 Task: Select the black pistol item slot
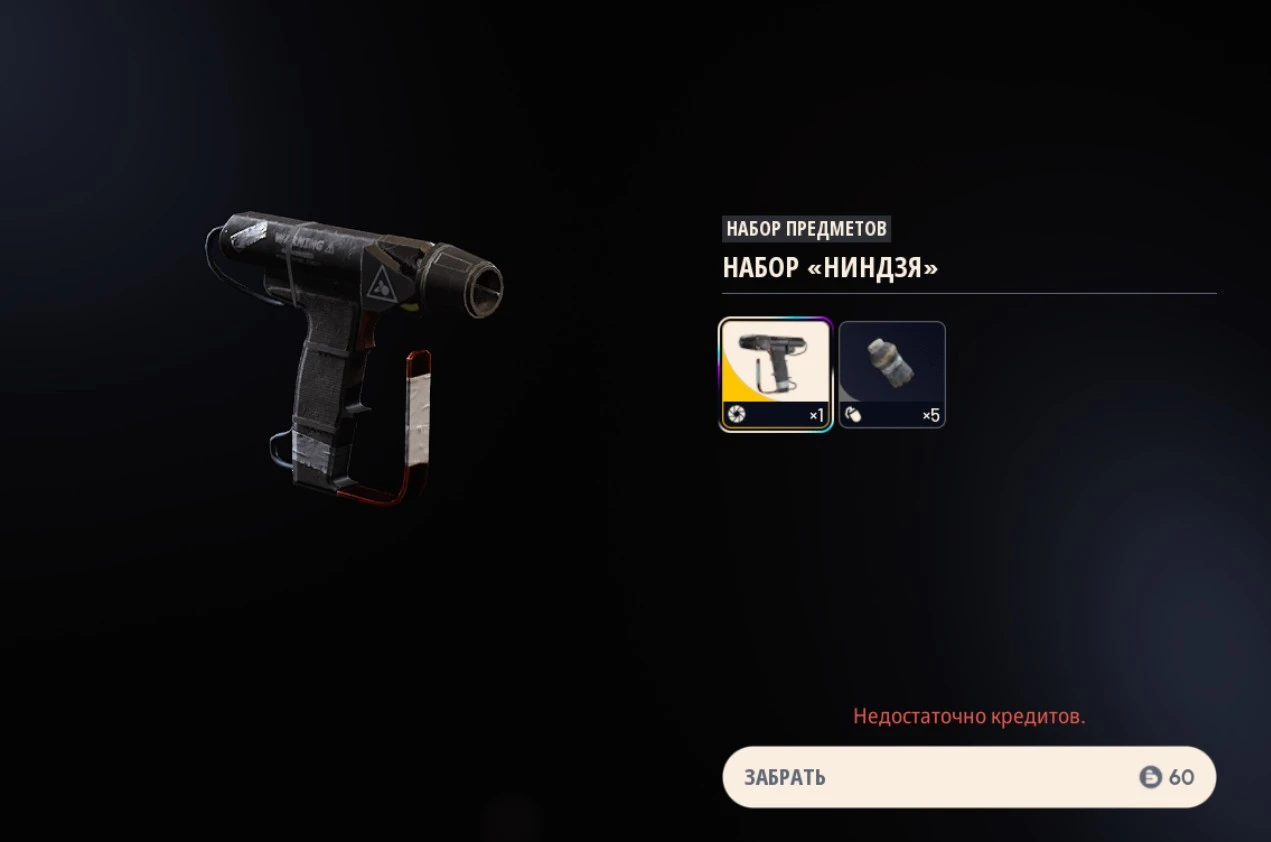[x=776, y=374]
